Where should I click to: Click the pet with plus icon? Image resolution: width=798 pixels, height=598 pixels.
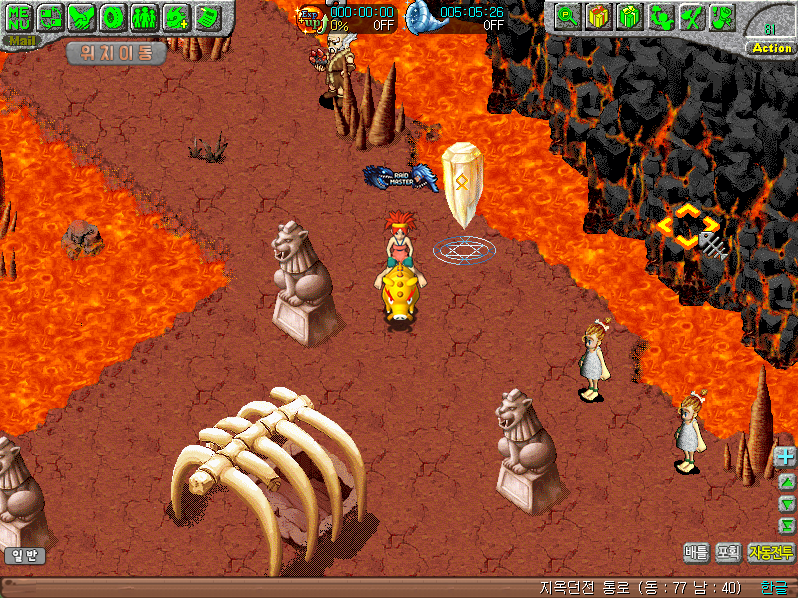pyautogui.click(x=176, y=17)
